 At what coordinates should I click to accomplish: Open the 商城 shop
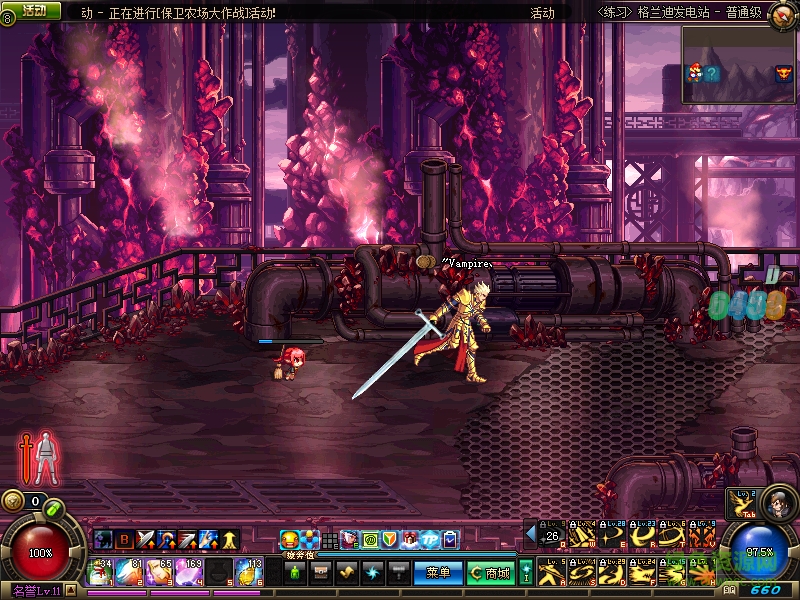(x=491, y=573)
